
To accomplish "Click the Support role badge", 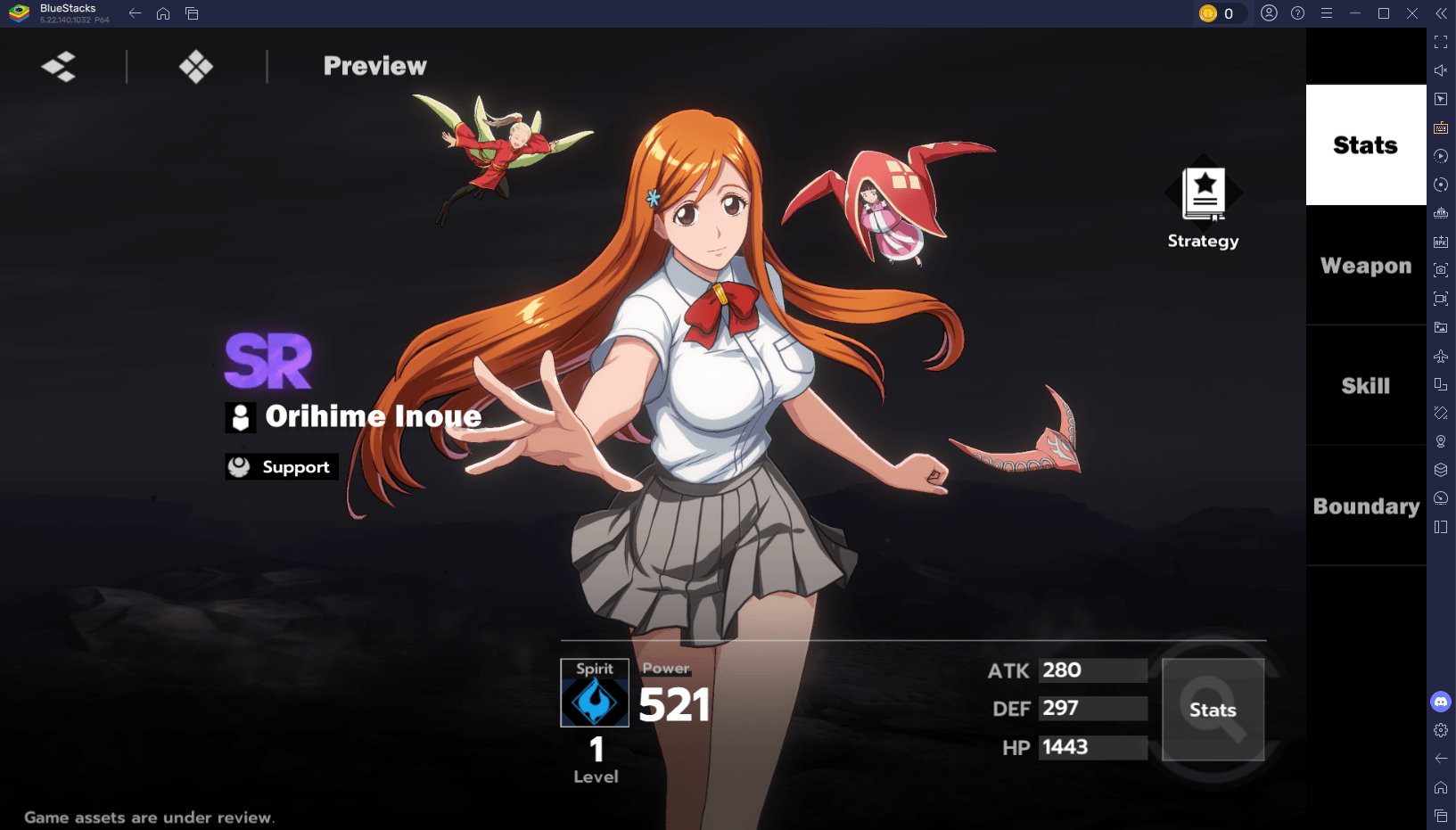I will pos(282,467).
